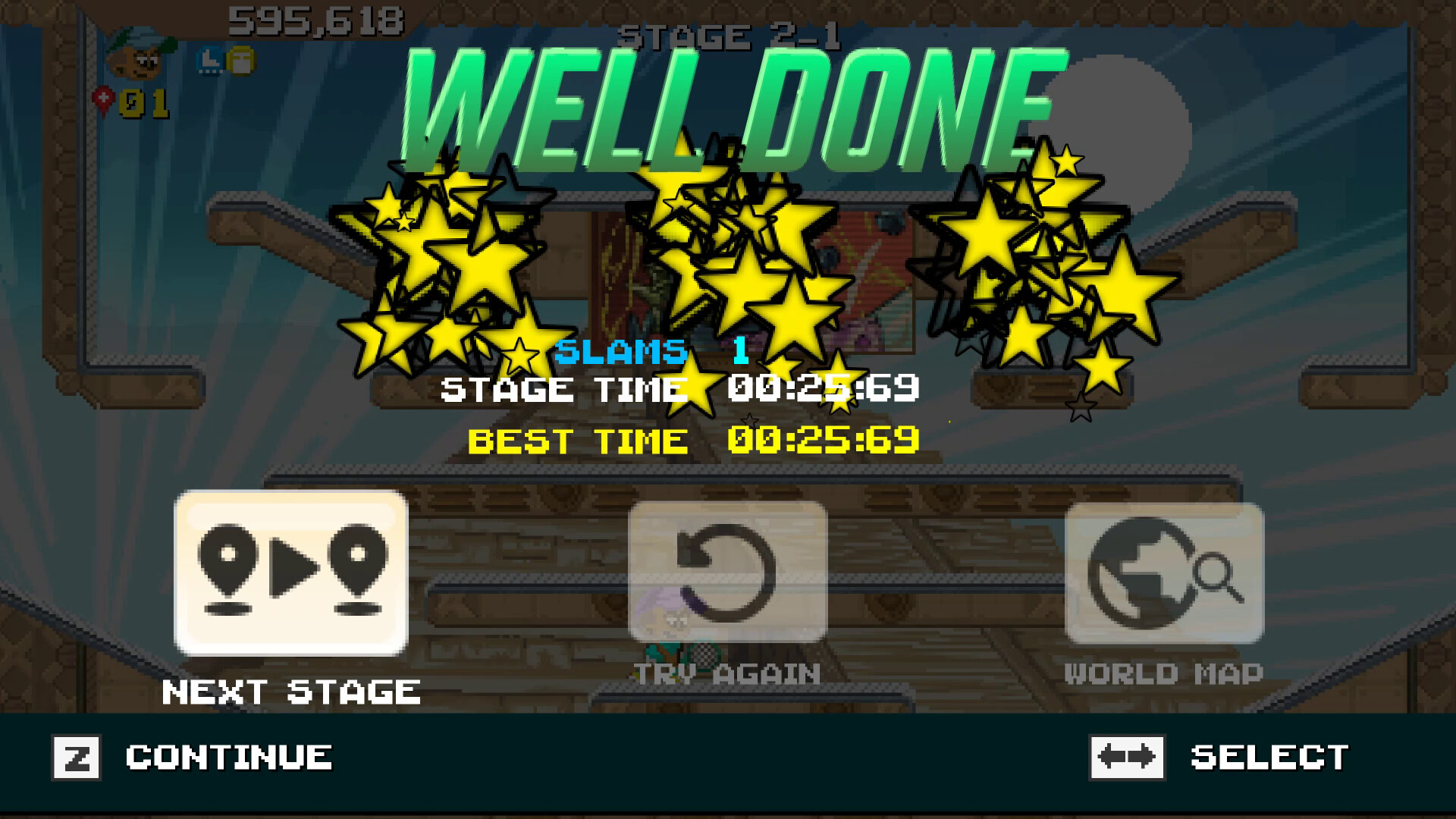
Task: Click the BEST TIME 00:25:69 value
Action: [823, 440]
